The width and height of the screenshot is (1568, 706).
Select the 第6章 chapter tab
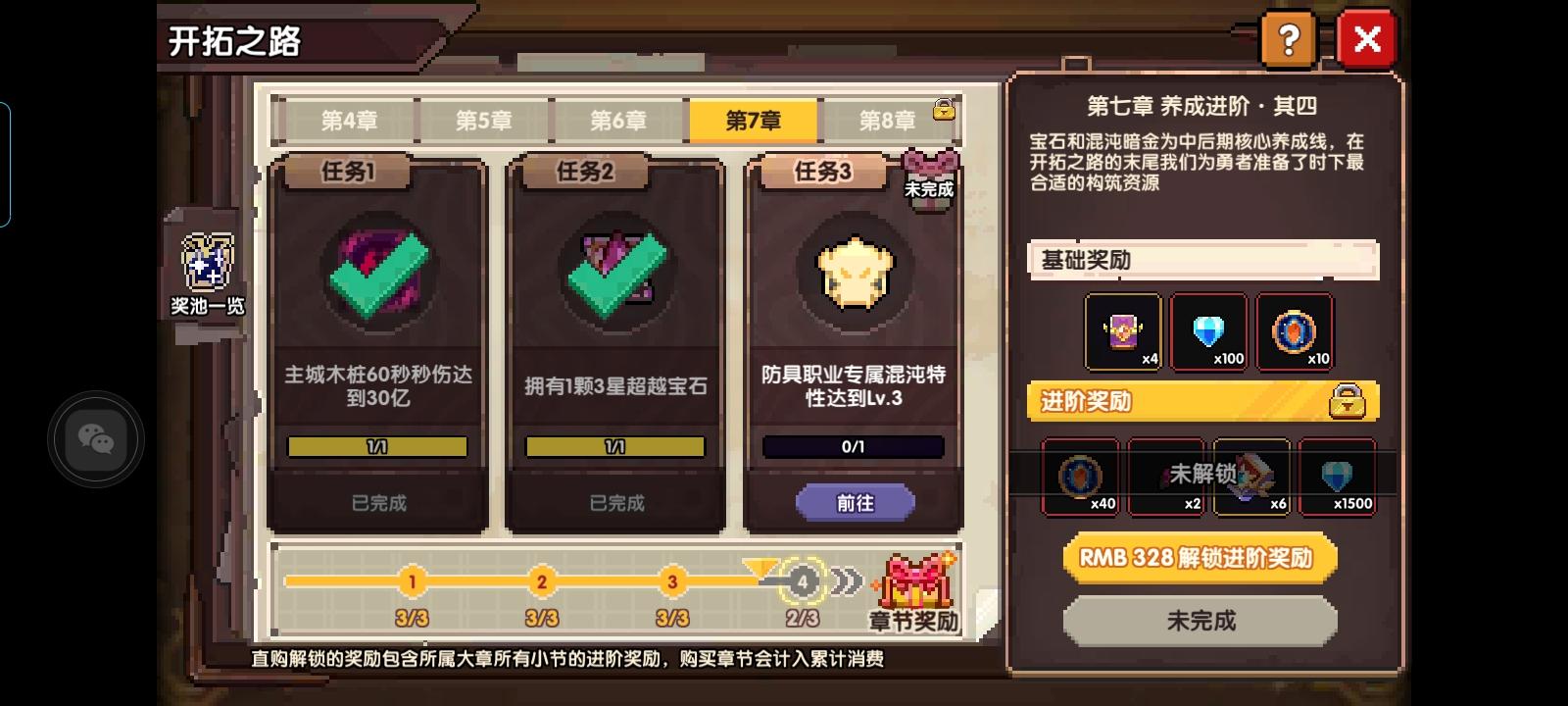[x=617, y=120]
